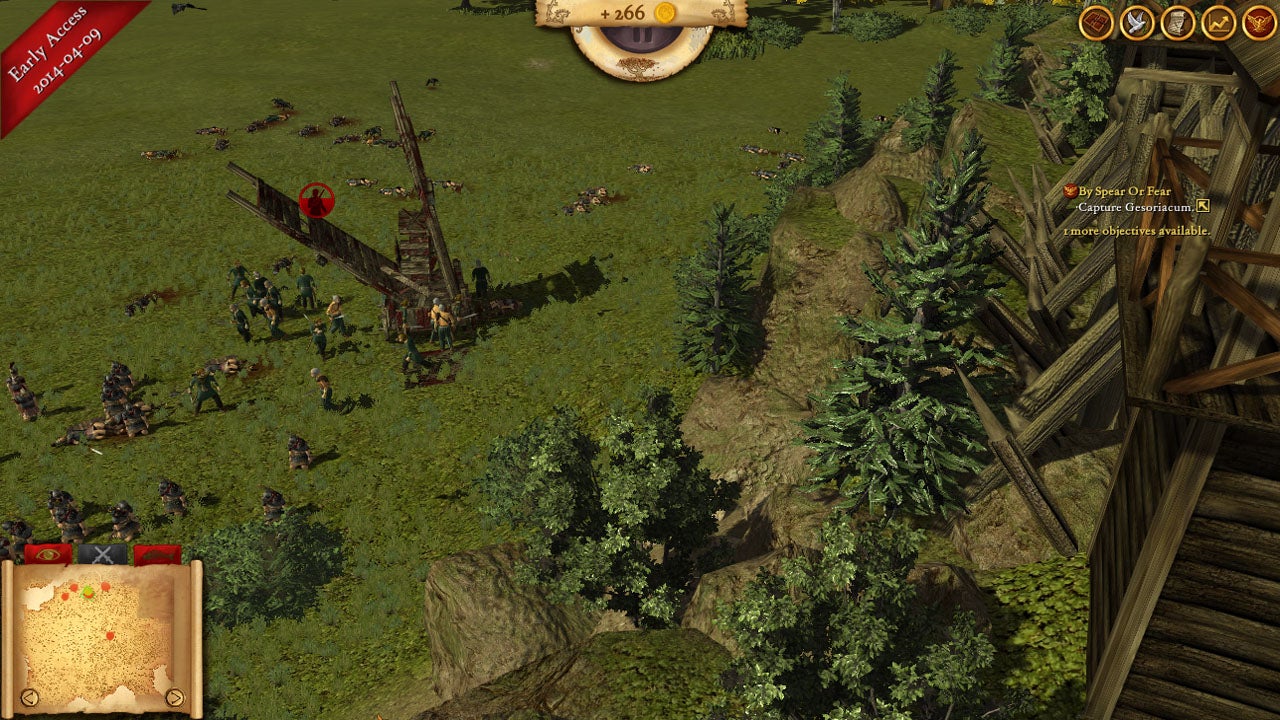Open the white dove diplomacy menu
The height and width of the screenshot is (720, 1280).
point(1137,23)
